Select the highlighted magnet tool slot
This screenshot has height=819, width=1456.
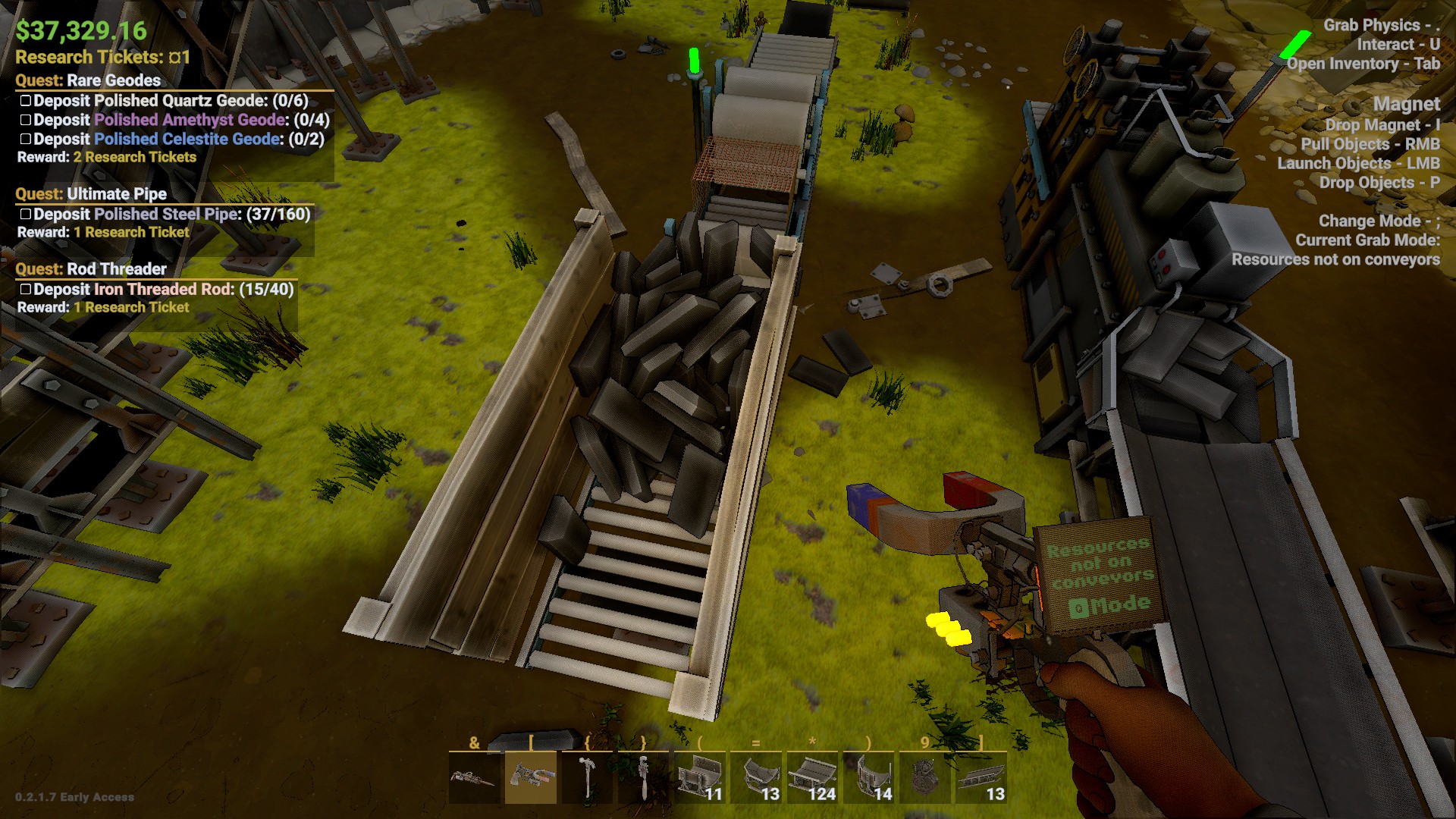530,777
